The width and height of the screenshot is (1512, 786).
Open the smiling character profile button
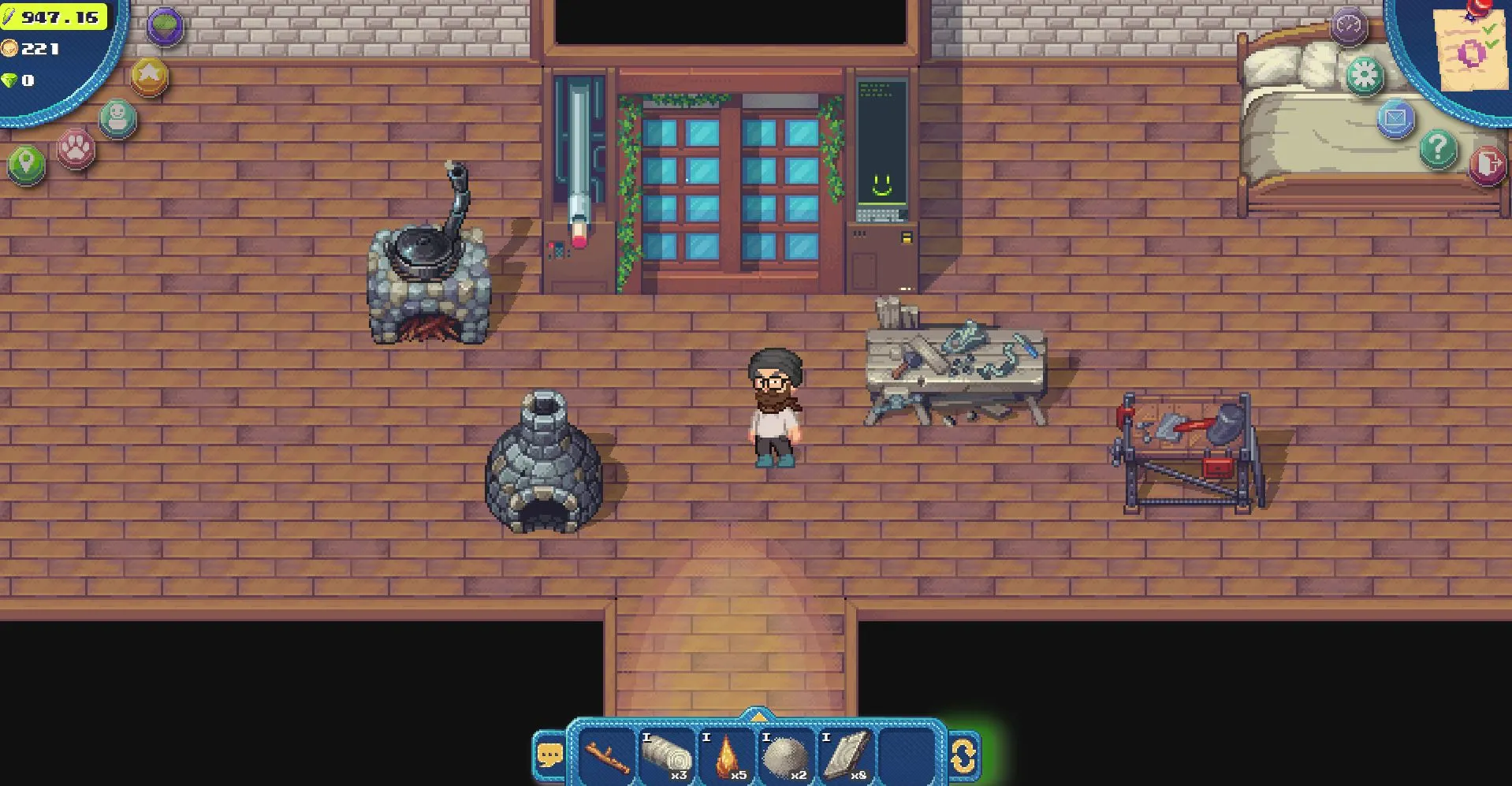(118, 118)
